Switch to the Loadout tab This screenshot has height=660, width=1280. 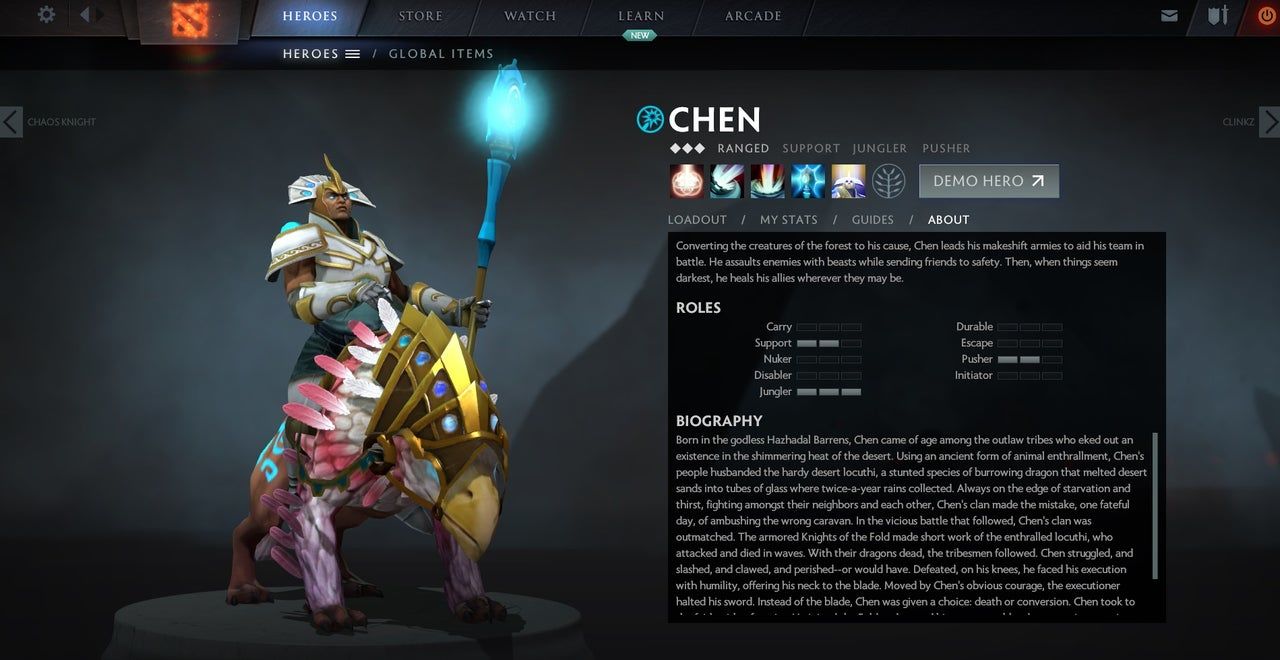click(697, 220)
